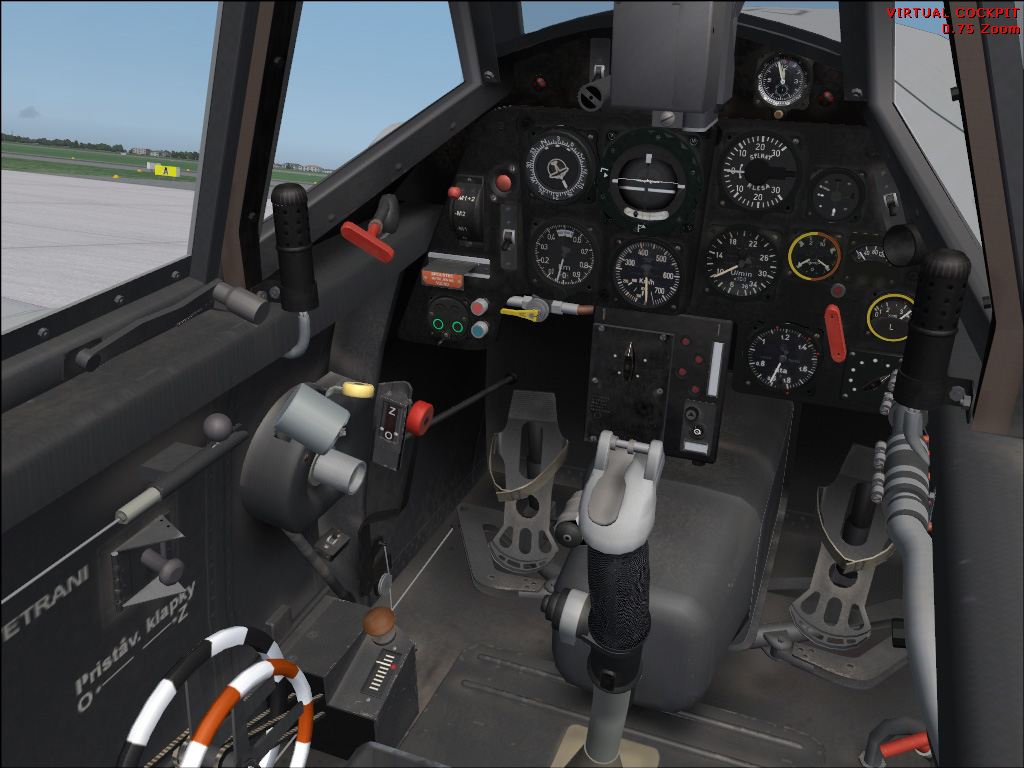This screenshot has height=768, width=1024.
Task: Turn the magneto selector switch labeled M1+2
Action: (466, 210)
